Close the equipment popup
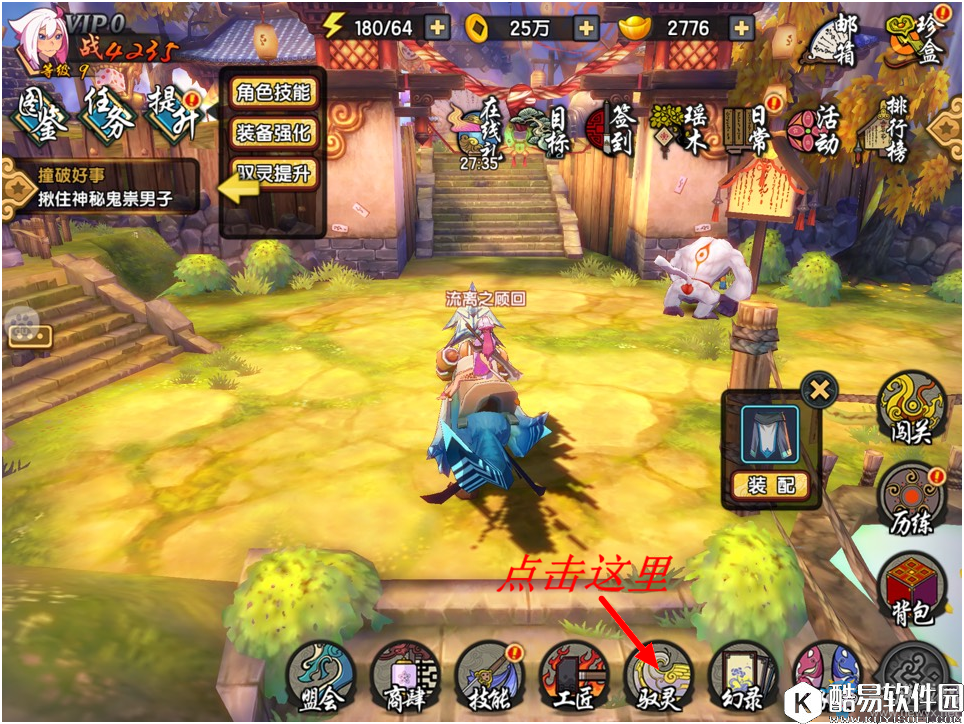 tap(819, 389)
